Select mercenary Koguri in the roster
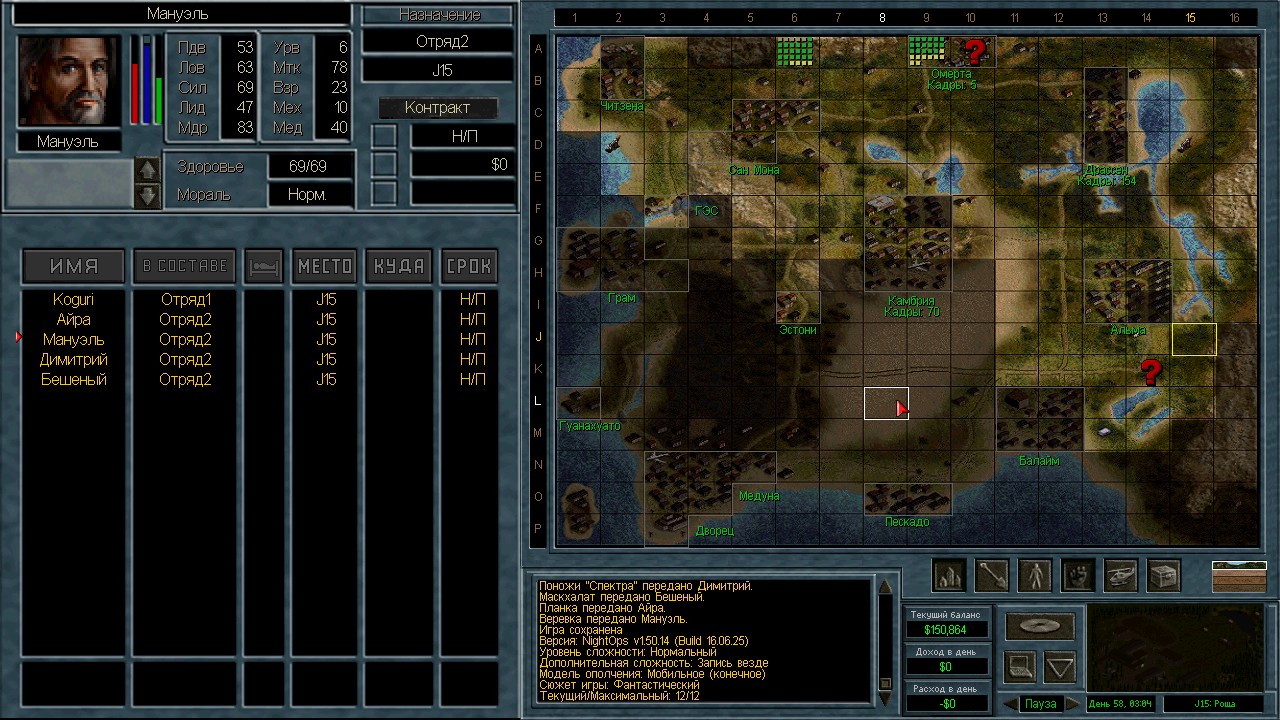Image resolution: width=1280 pixels, height=720 pixels. pos(73,300)
